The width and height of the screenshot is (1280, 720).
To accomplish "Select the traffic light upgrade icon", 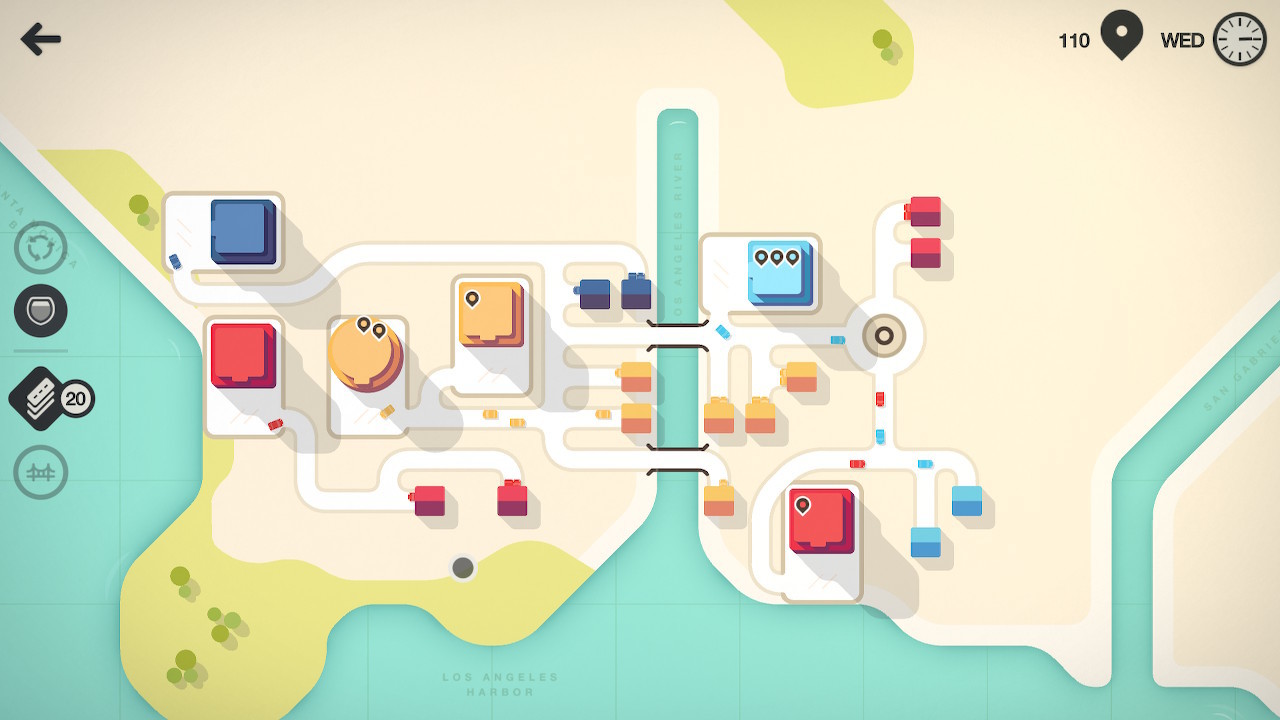I will click(40, 311).
